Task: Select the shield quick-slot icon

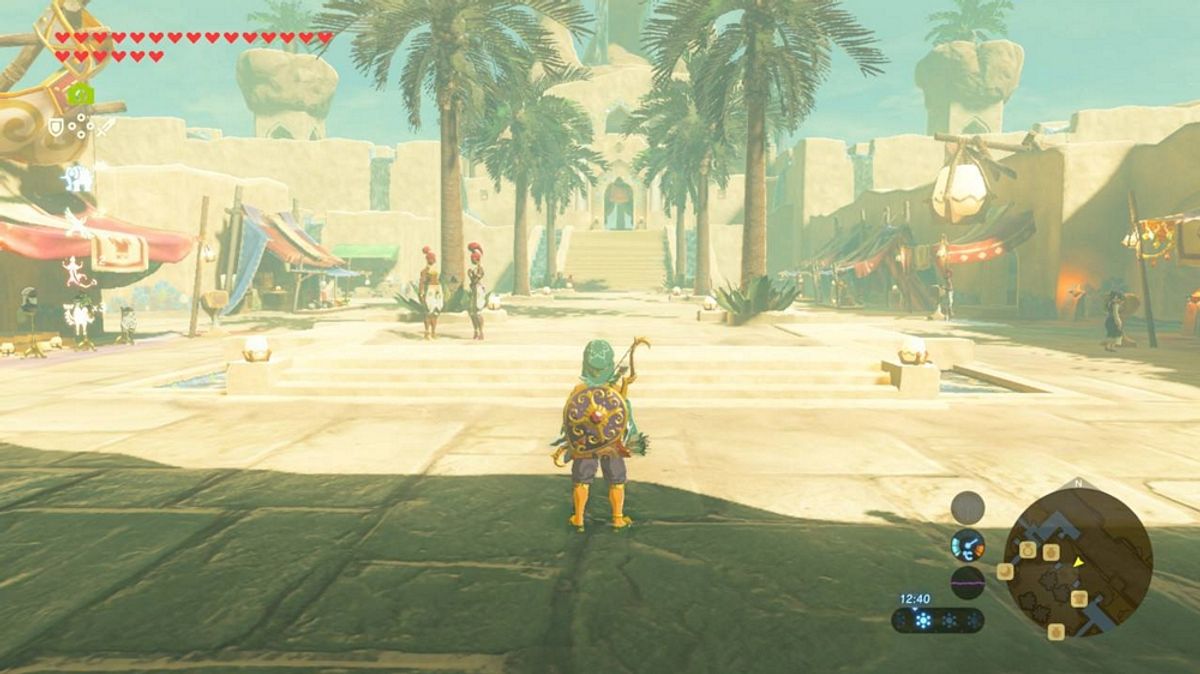Action: tap(56, 127)
